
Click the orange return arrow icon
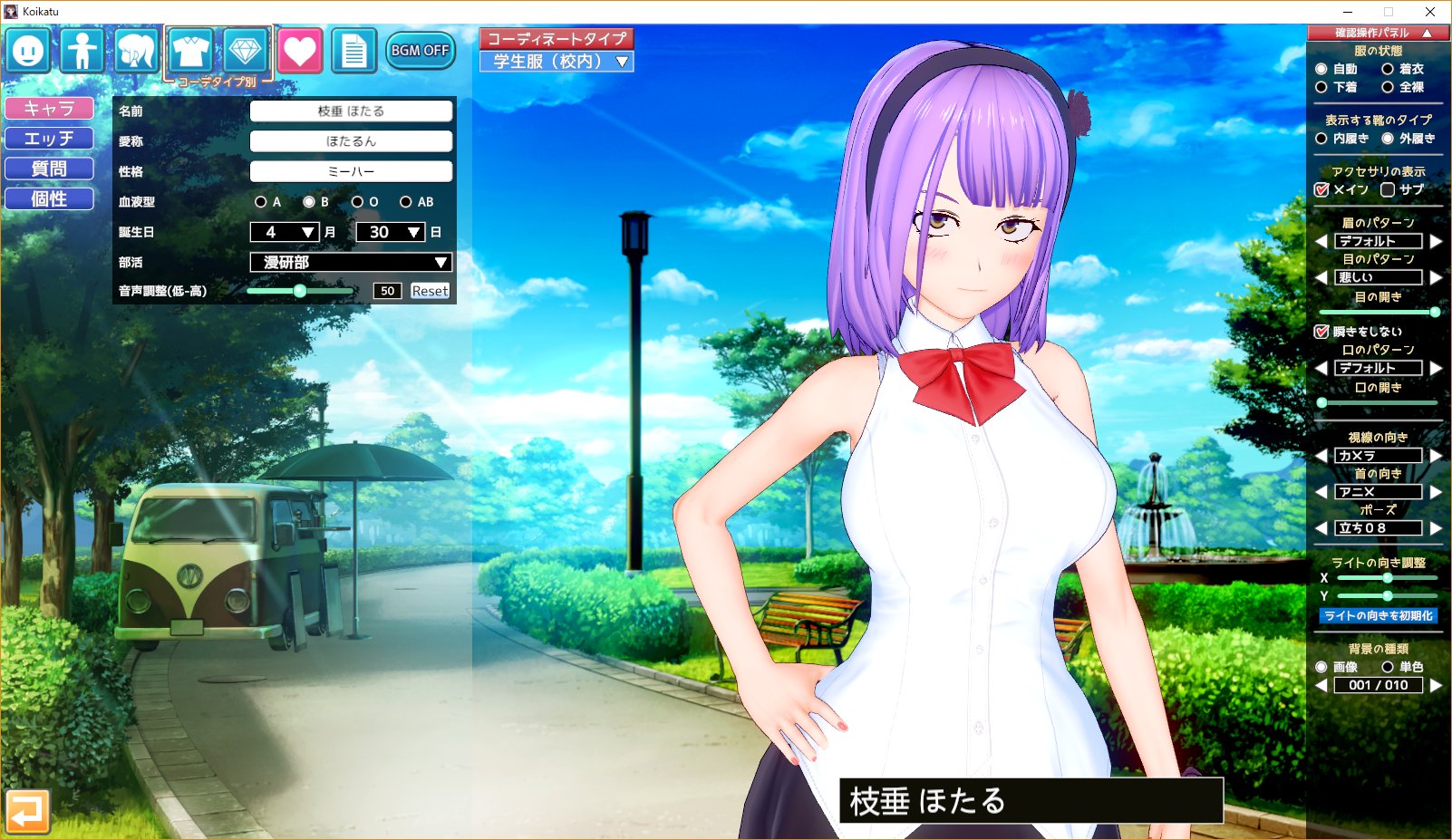[28, 813]
